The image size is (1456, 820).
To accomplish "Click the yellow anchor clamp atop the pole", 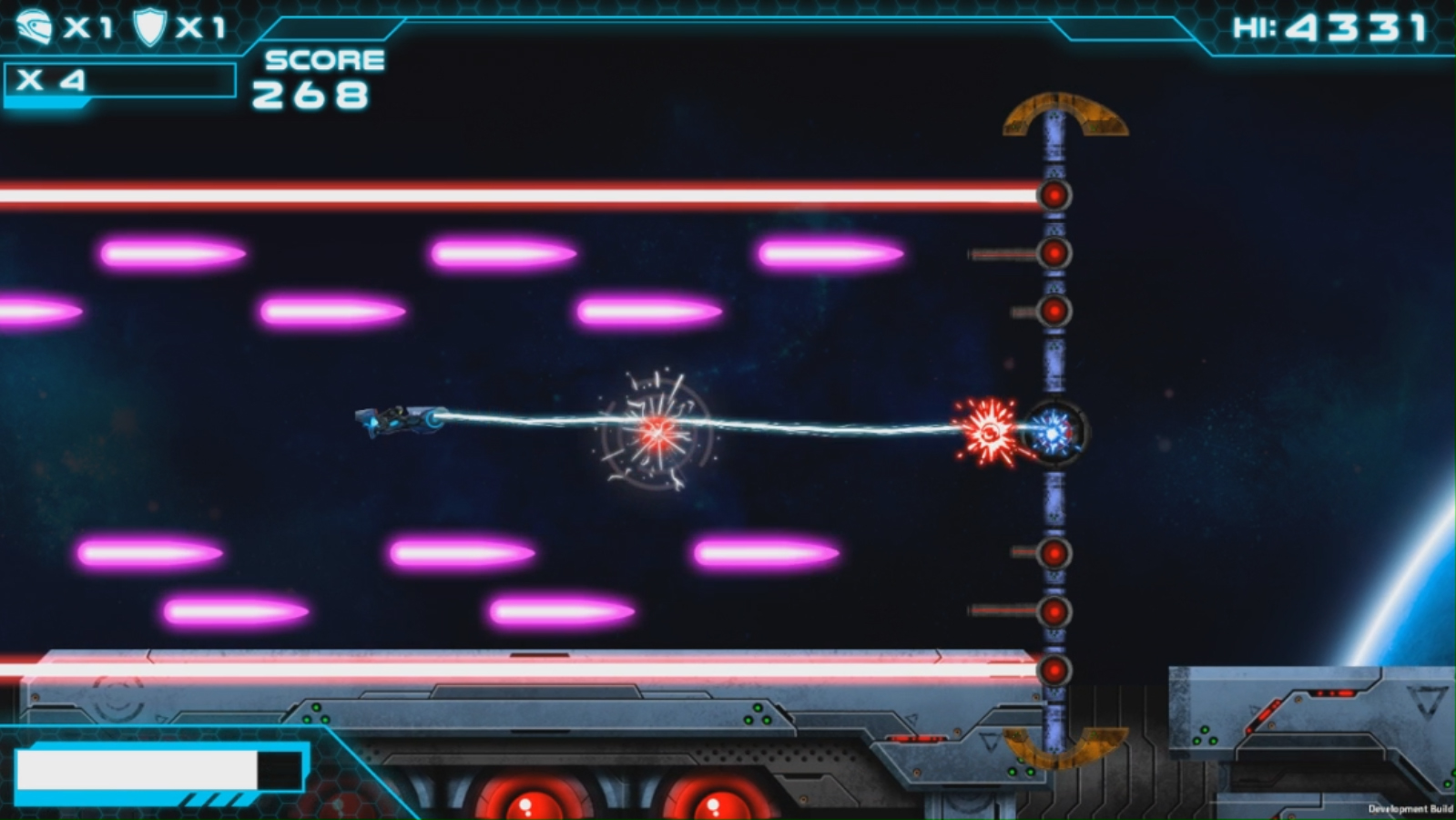I will tap(1064, 111).
